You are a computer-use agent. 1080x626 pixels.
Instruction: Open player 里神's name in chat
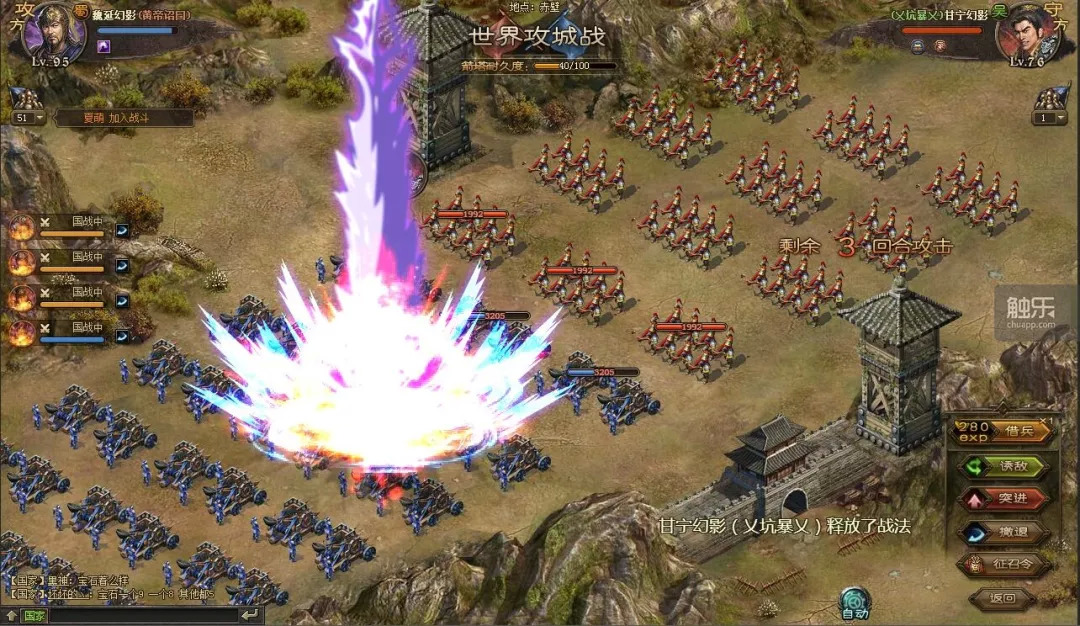point(58,579)
